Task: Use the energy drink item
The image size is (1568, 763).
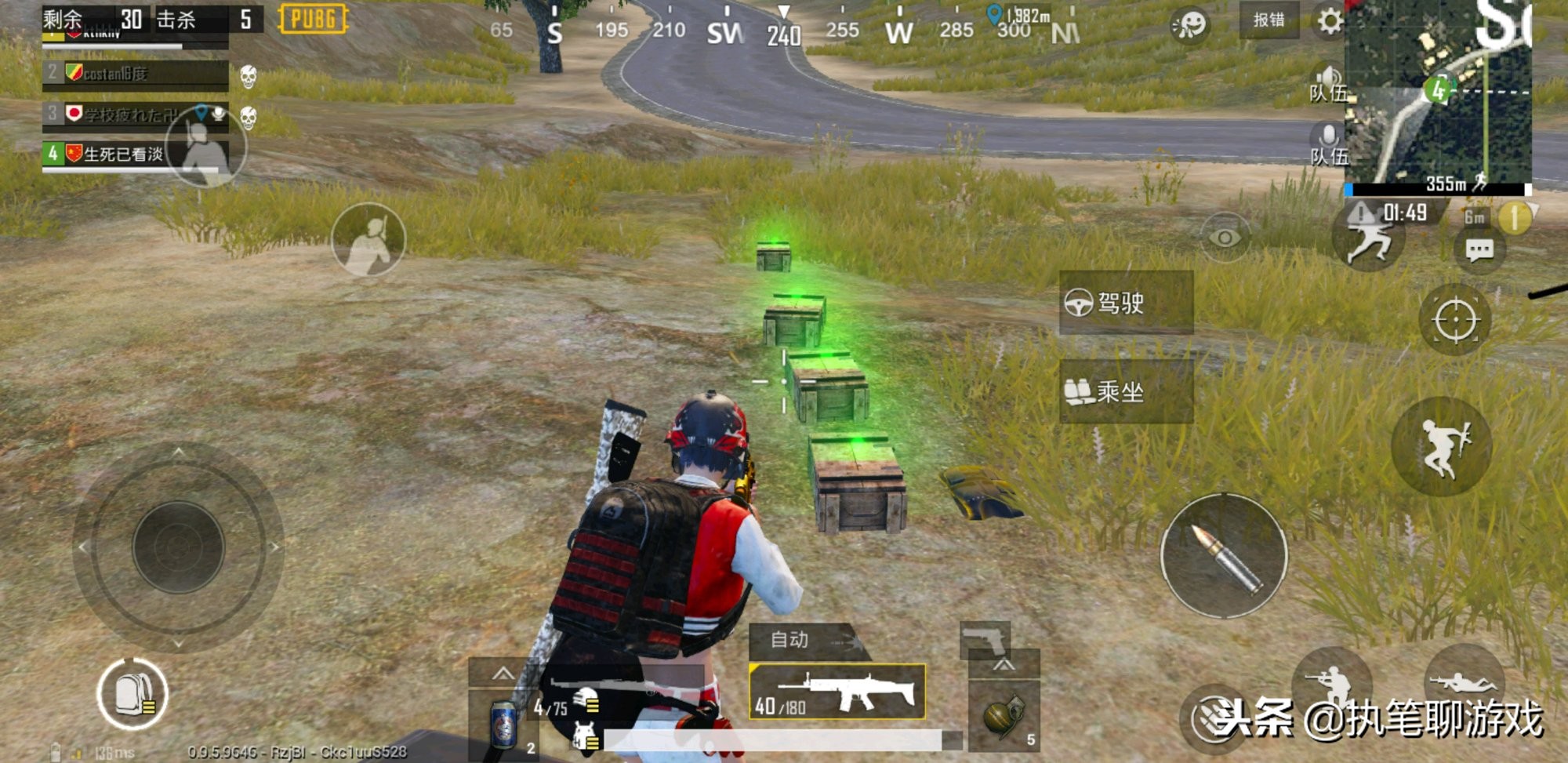Action: click(503, 723)
